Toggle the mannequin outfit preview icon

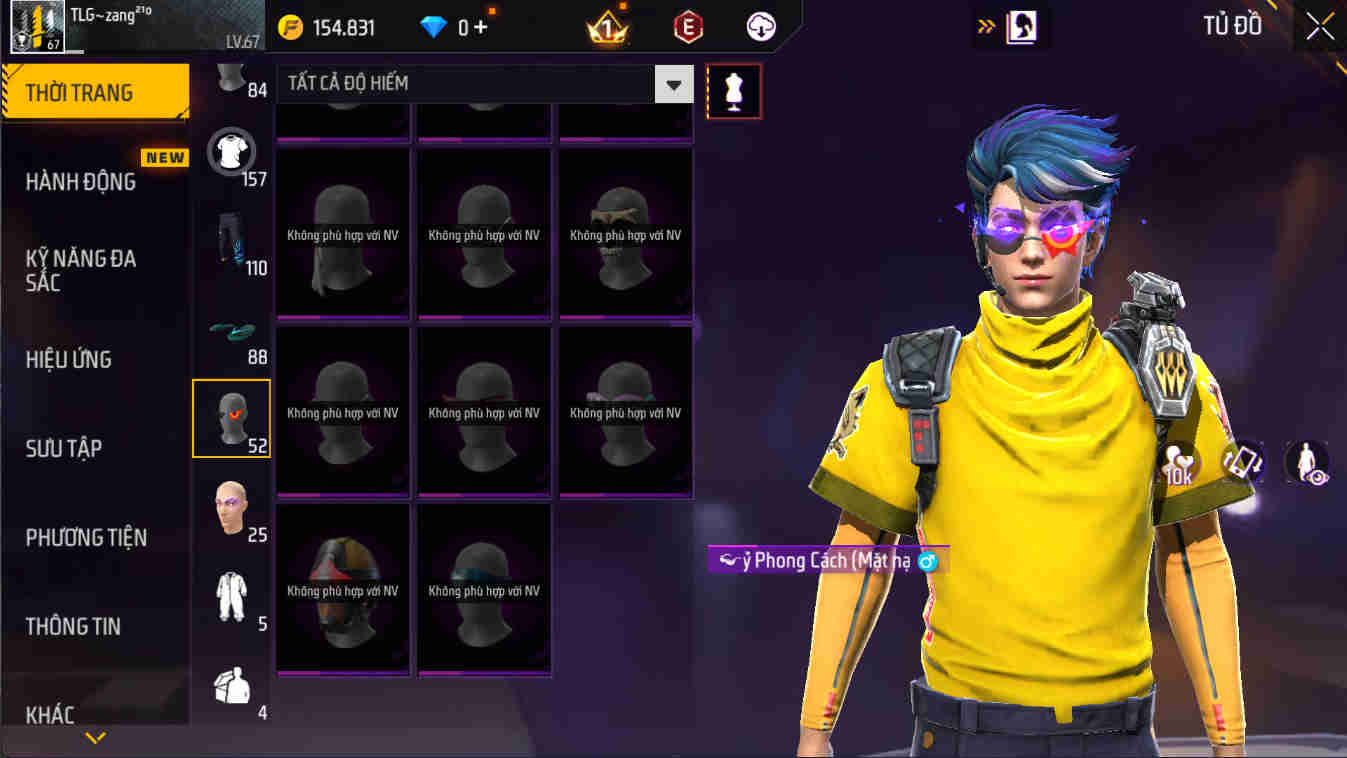[735, 90]
